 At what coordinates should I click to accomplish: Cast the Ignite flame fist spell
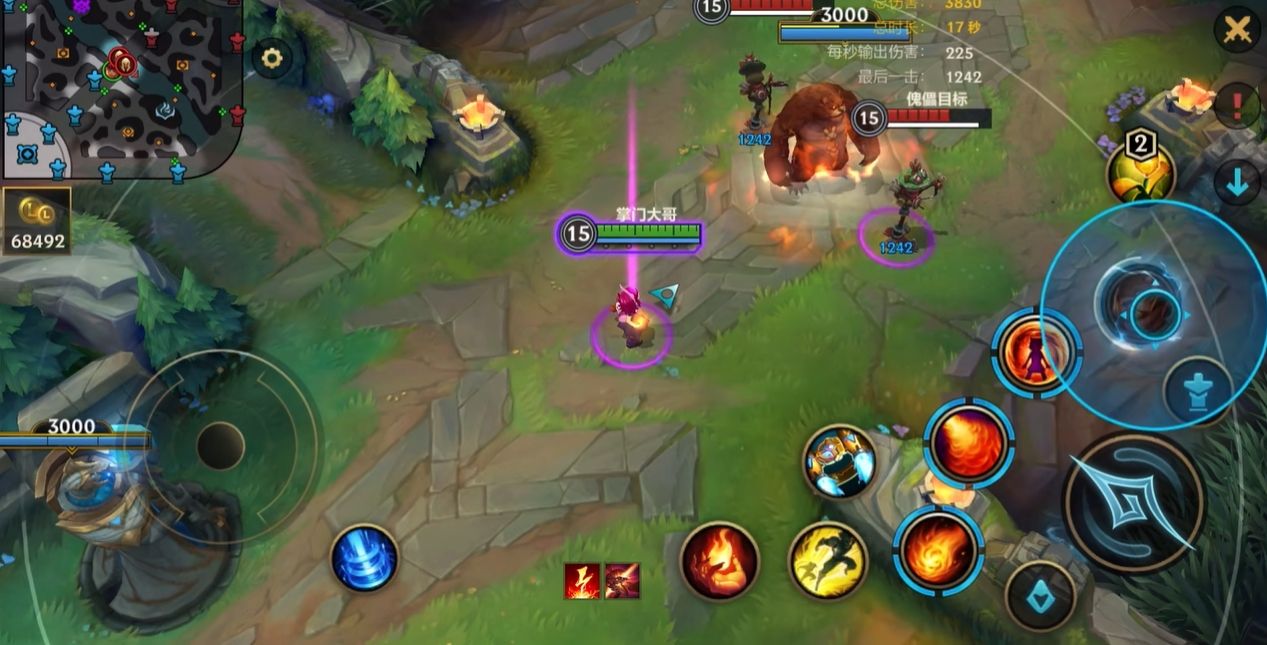(x=719, y=561)
